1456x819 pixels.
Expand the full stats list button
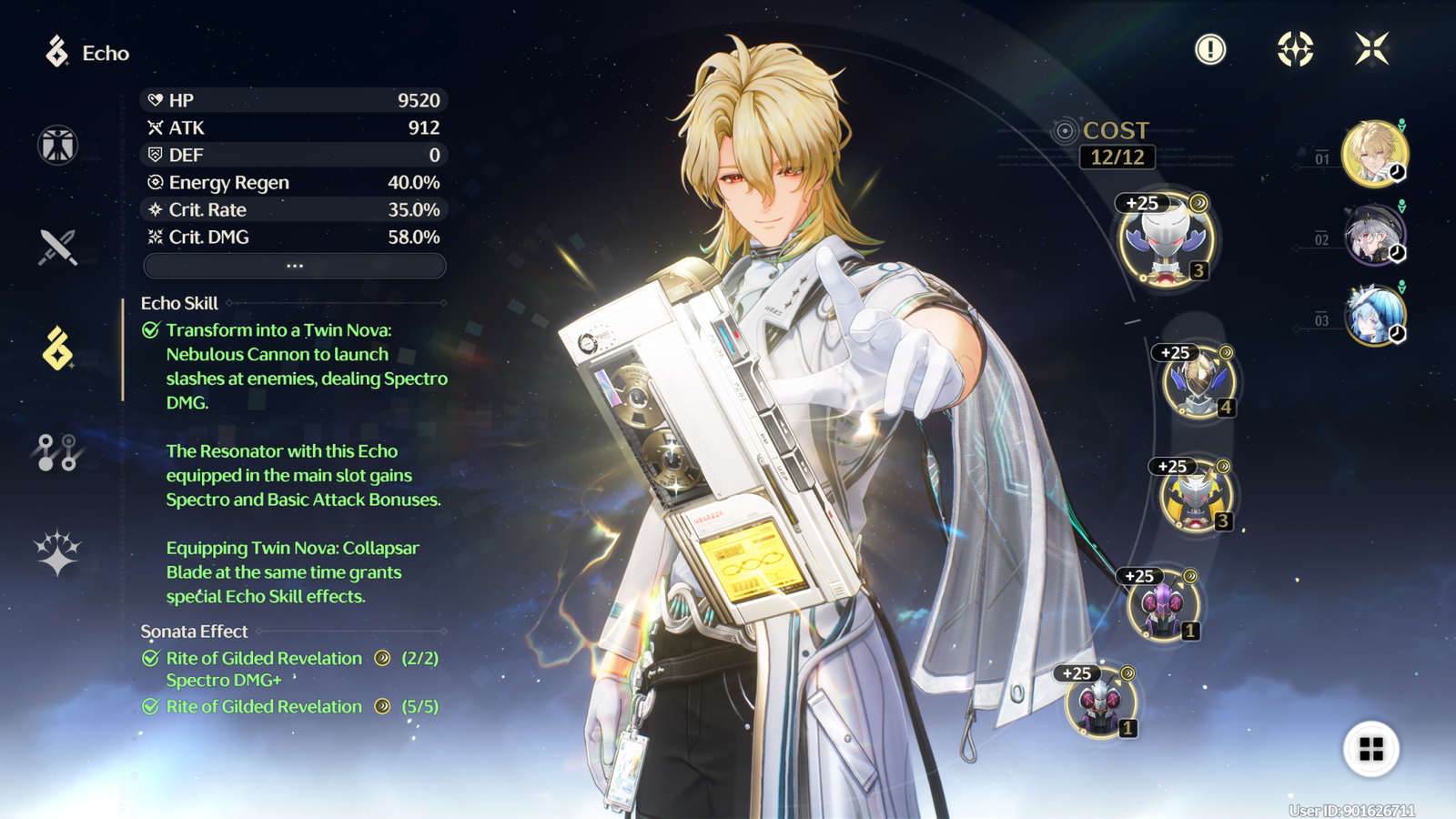(295, 266)
